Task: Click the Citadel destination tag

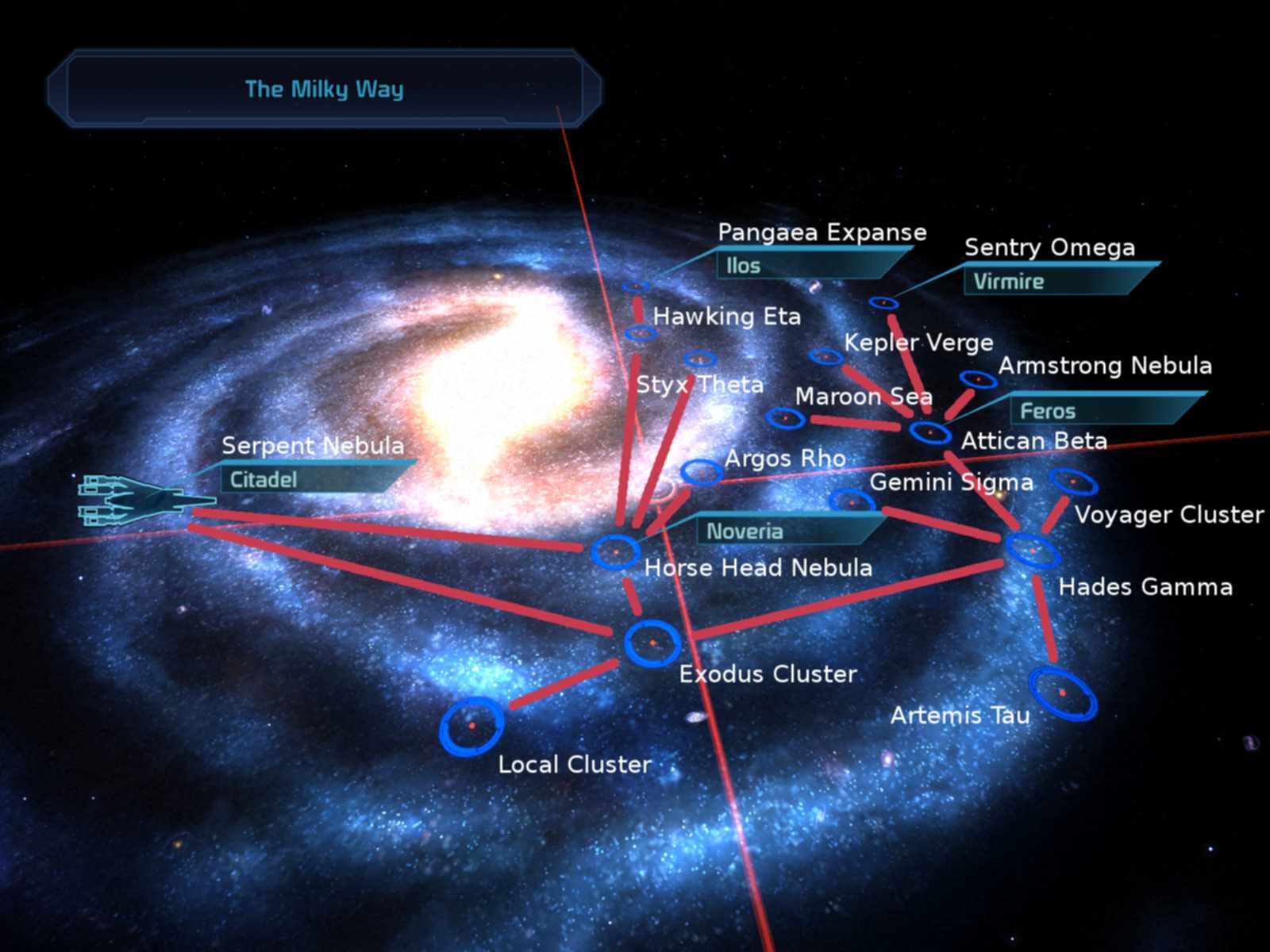Action: tap(302, 479)
